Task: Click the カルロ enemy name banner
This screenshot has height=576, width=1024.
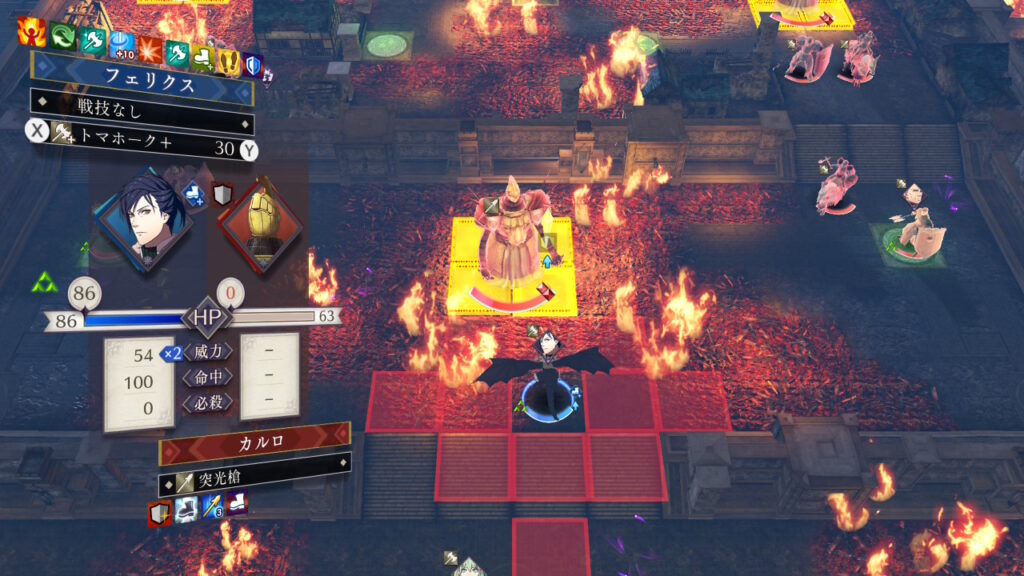Action: (x=254, y=441)
